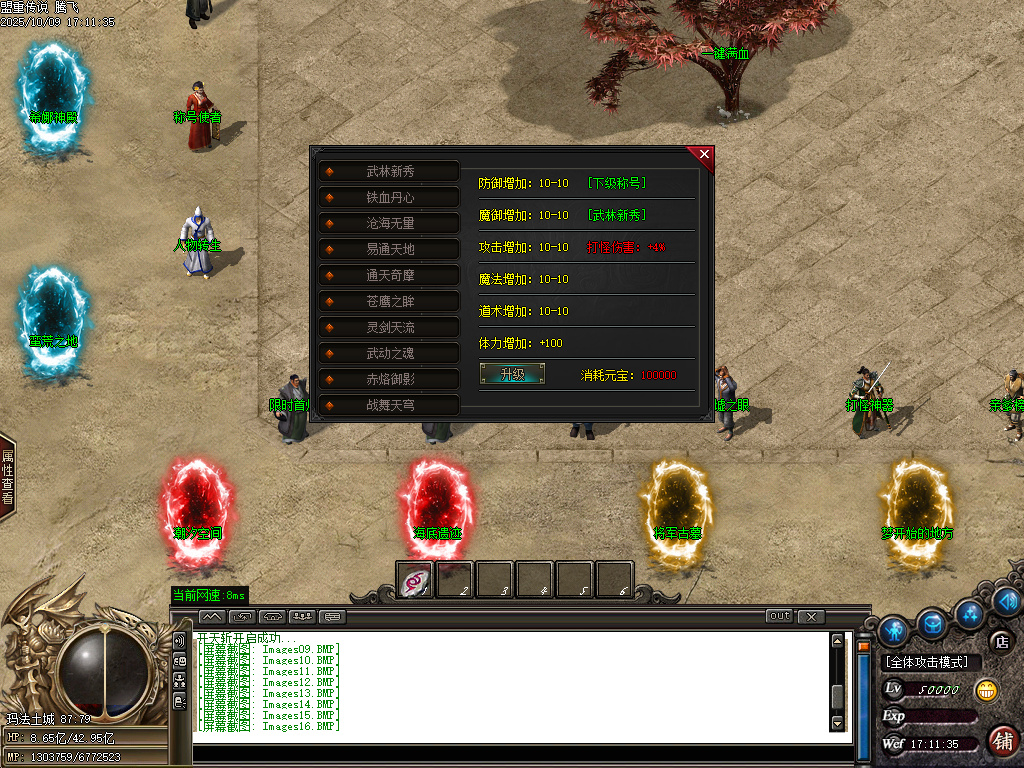Choose the 铁血丹心 title
Screen dimensions: 1024x768
[x=389, y=198]
